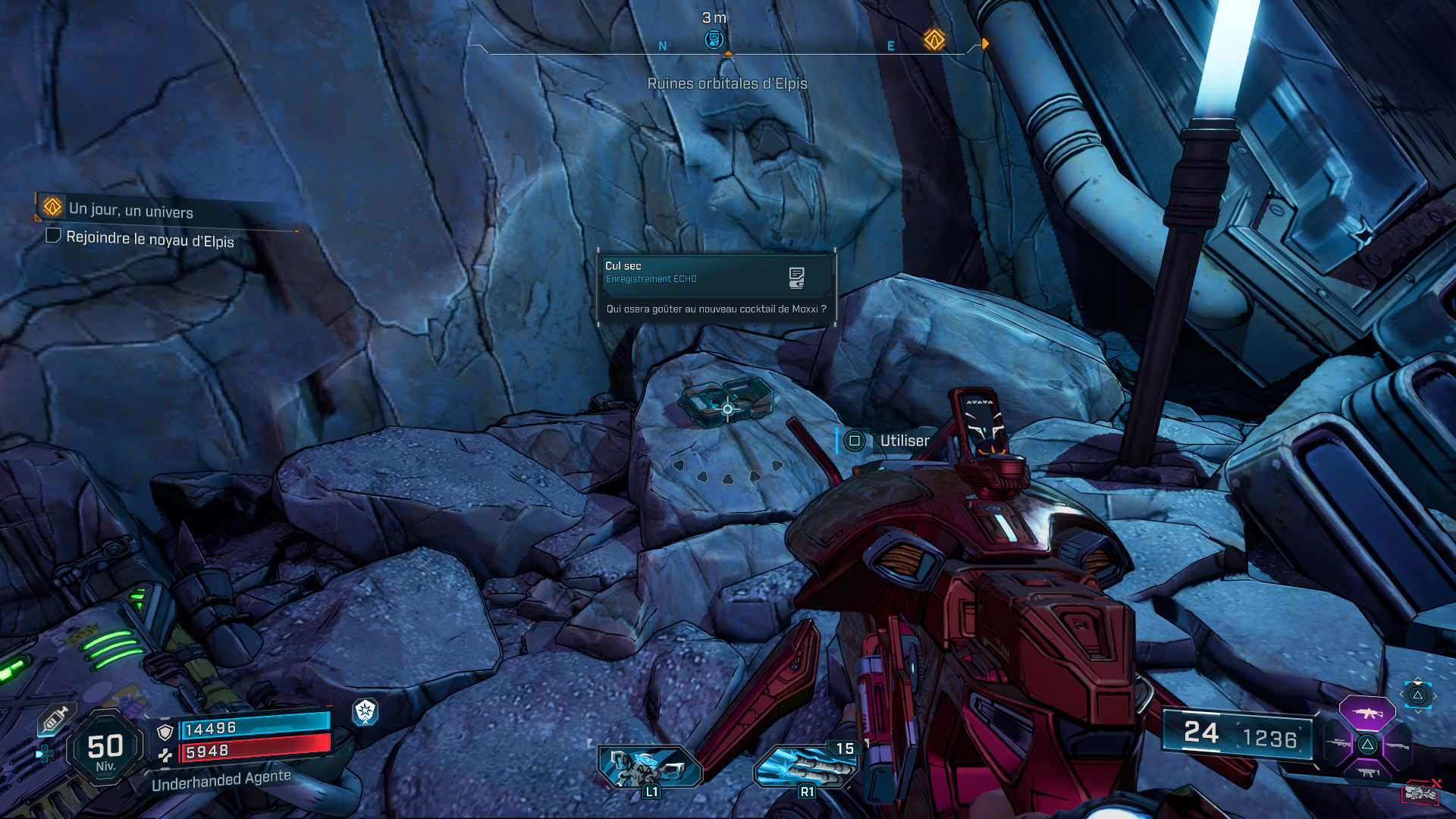This screenshot has width=1456, height=819.
Task: Tick the 'Rejoindre le noyau d'Elpis' objective checkbox
Action: 53,236
